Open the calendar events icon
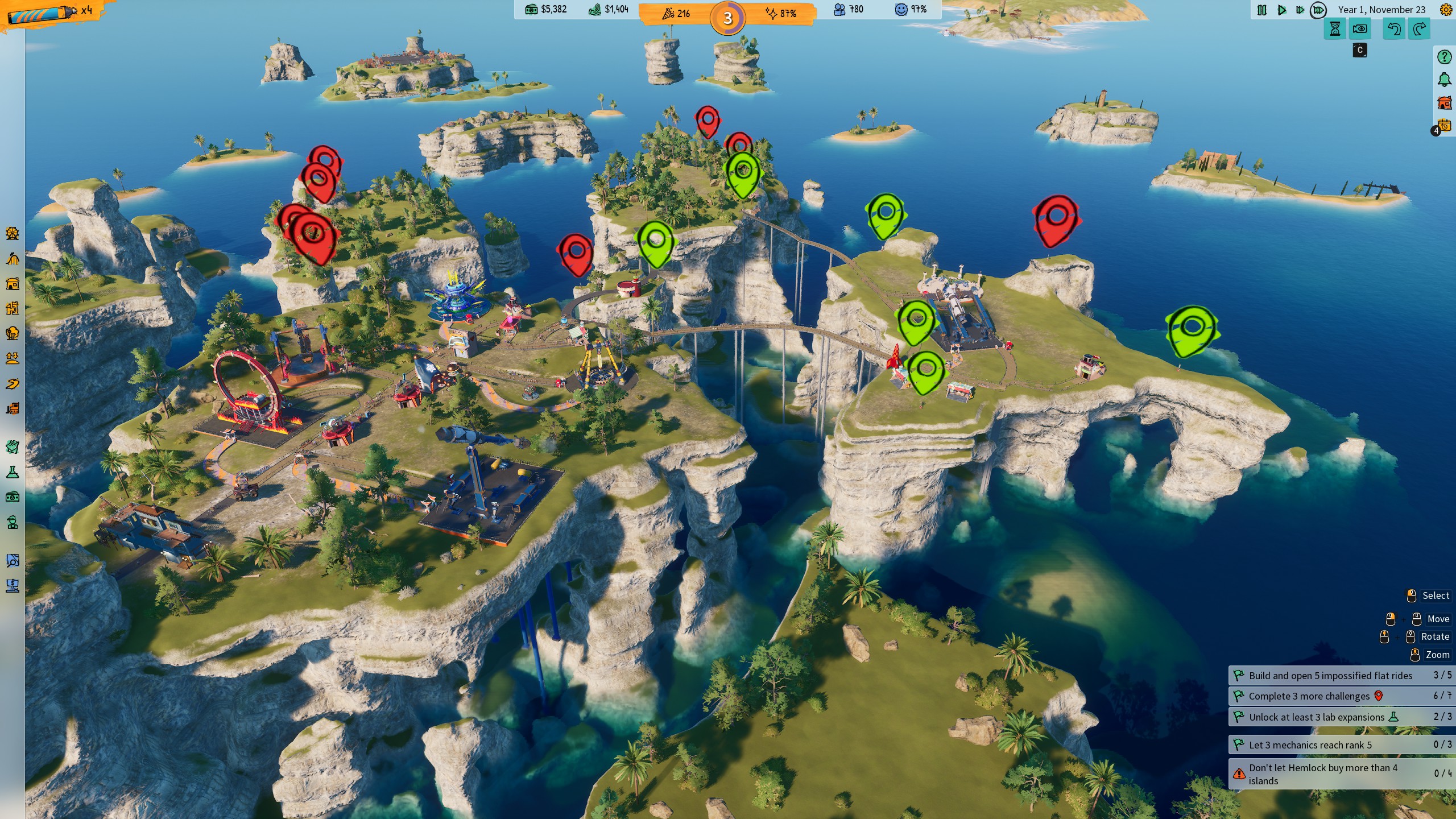Image resolution: width=1456 pixels, height=819 pixels. click(1445, 125)
